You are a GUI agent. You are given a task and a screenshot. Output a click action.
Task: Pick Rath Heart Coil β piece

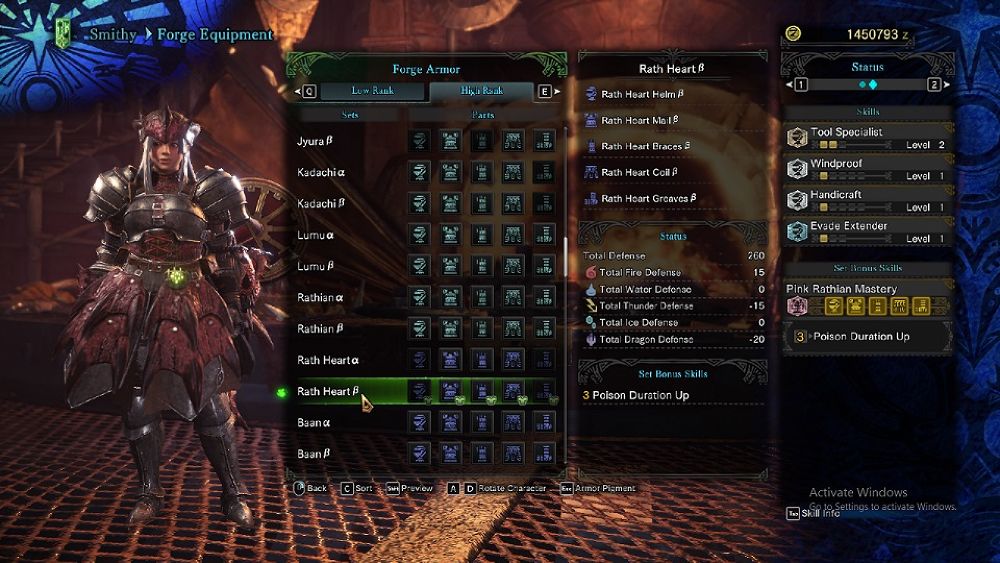click(x=640, y=172)
